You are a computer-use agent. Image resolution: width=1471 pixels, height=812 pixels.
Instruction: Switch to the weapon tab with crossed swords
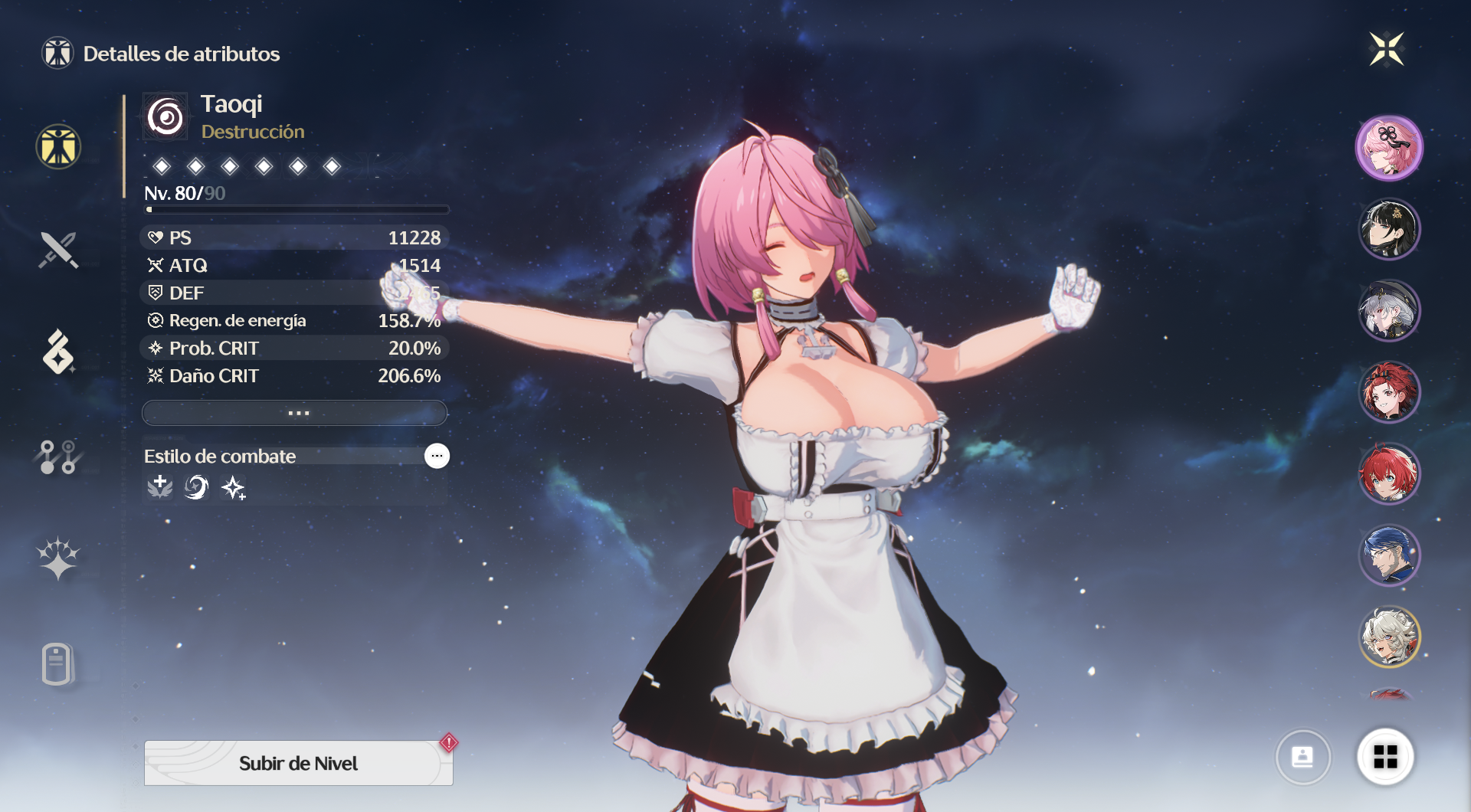click(58, 250)
